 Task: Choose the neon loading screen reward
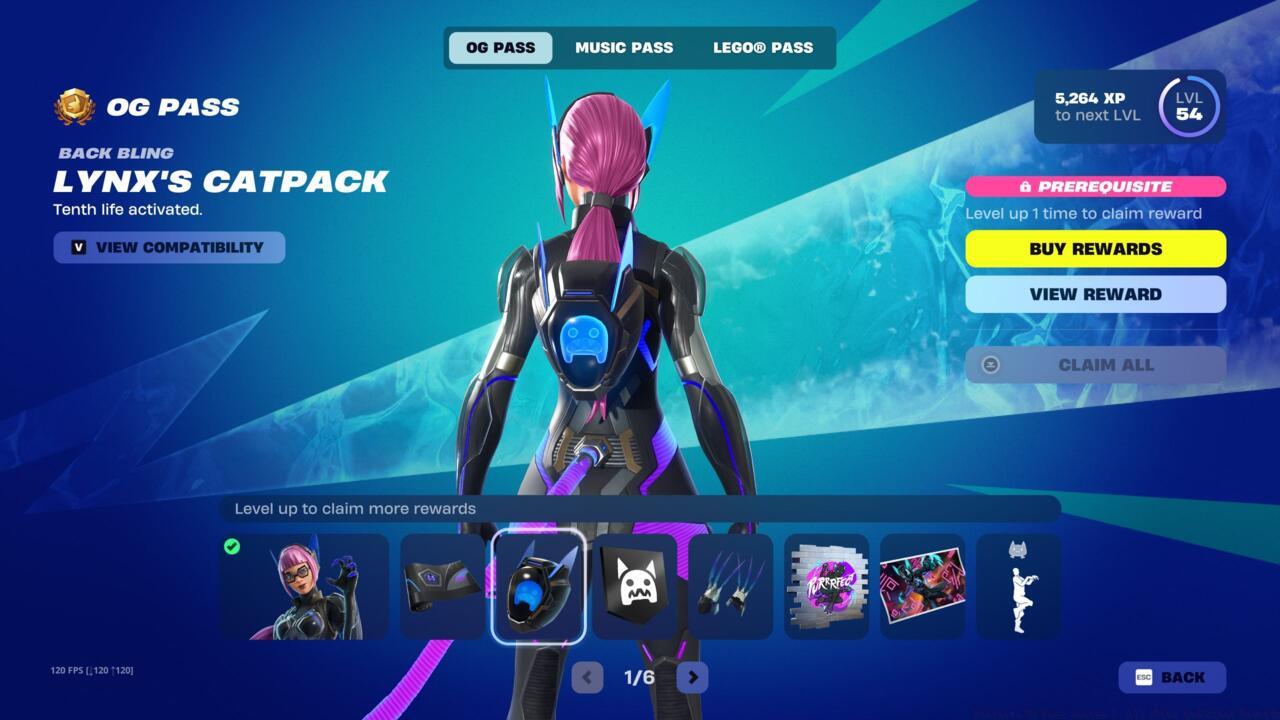[x=922, y=585]
